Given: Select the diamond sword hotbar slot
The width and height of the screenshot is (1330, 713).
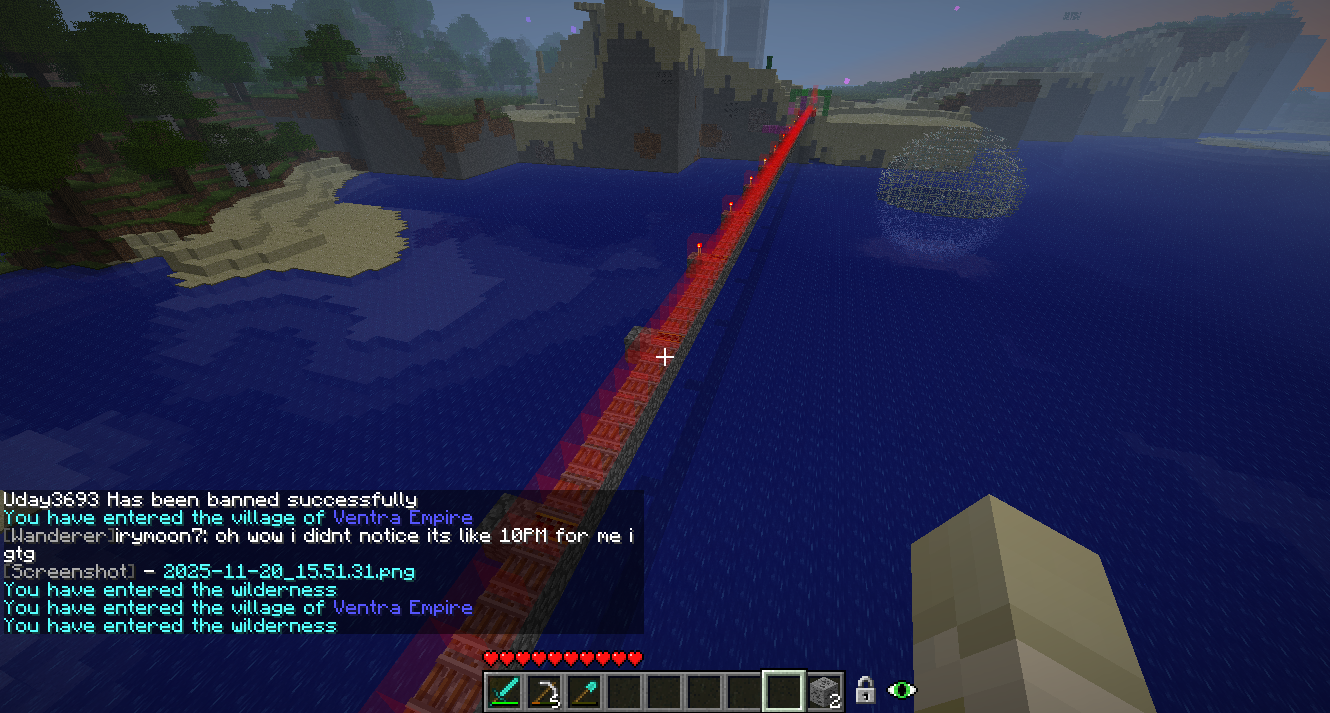Looking at the screenshot, I should (x=505, y=691).
